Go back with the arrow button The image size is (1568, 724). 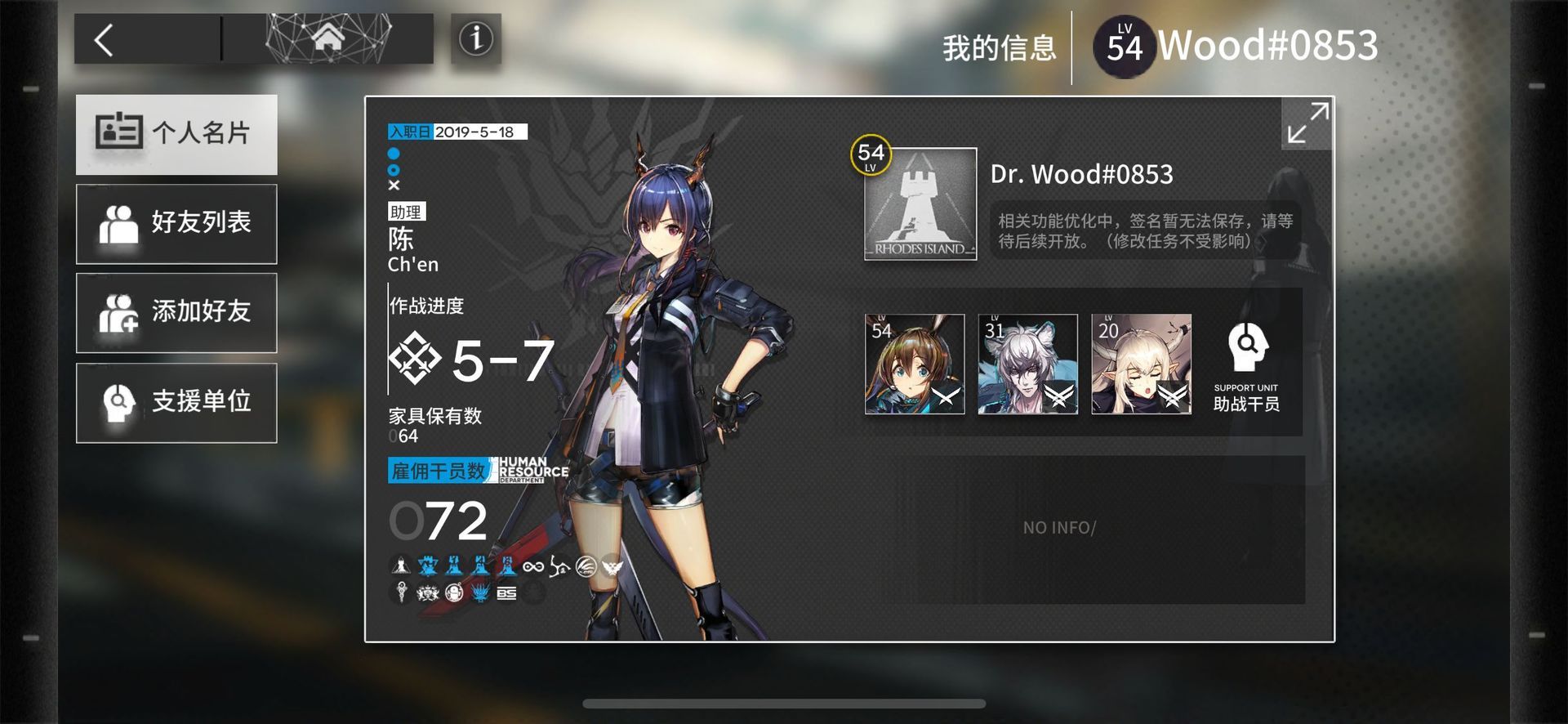[x=105, y=39]
